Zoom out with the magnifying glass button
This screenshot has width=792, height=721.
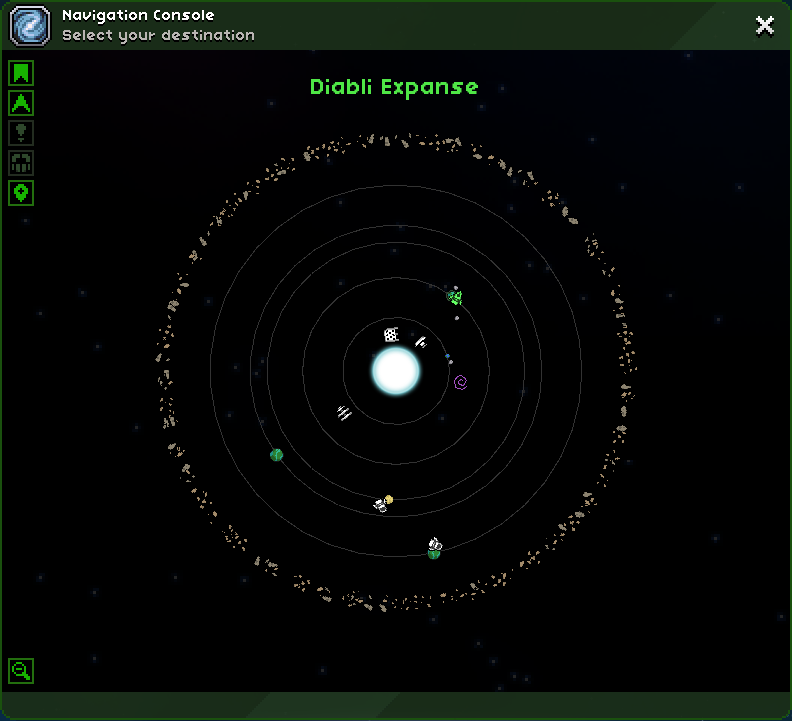pos(21,671)
